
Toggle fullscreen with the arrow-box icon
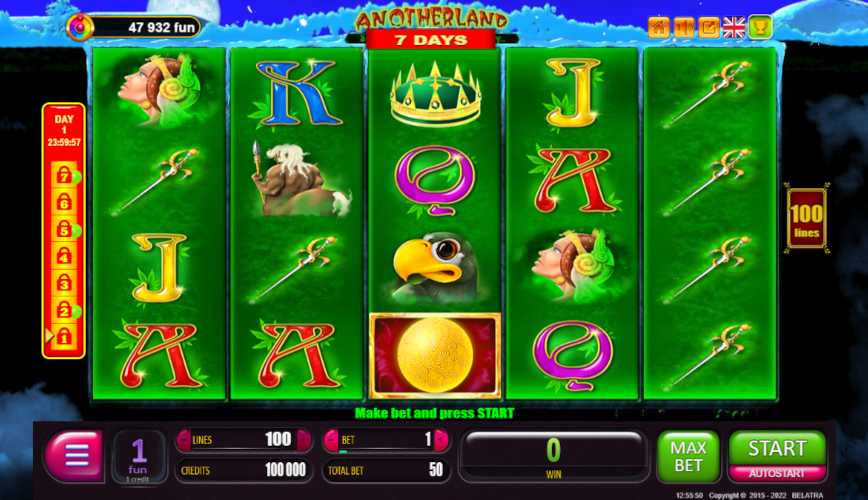click(x=709, y=27)
